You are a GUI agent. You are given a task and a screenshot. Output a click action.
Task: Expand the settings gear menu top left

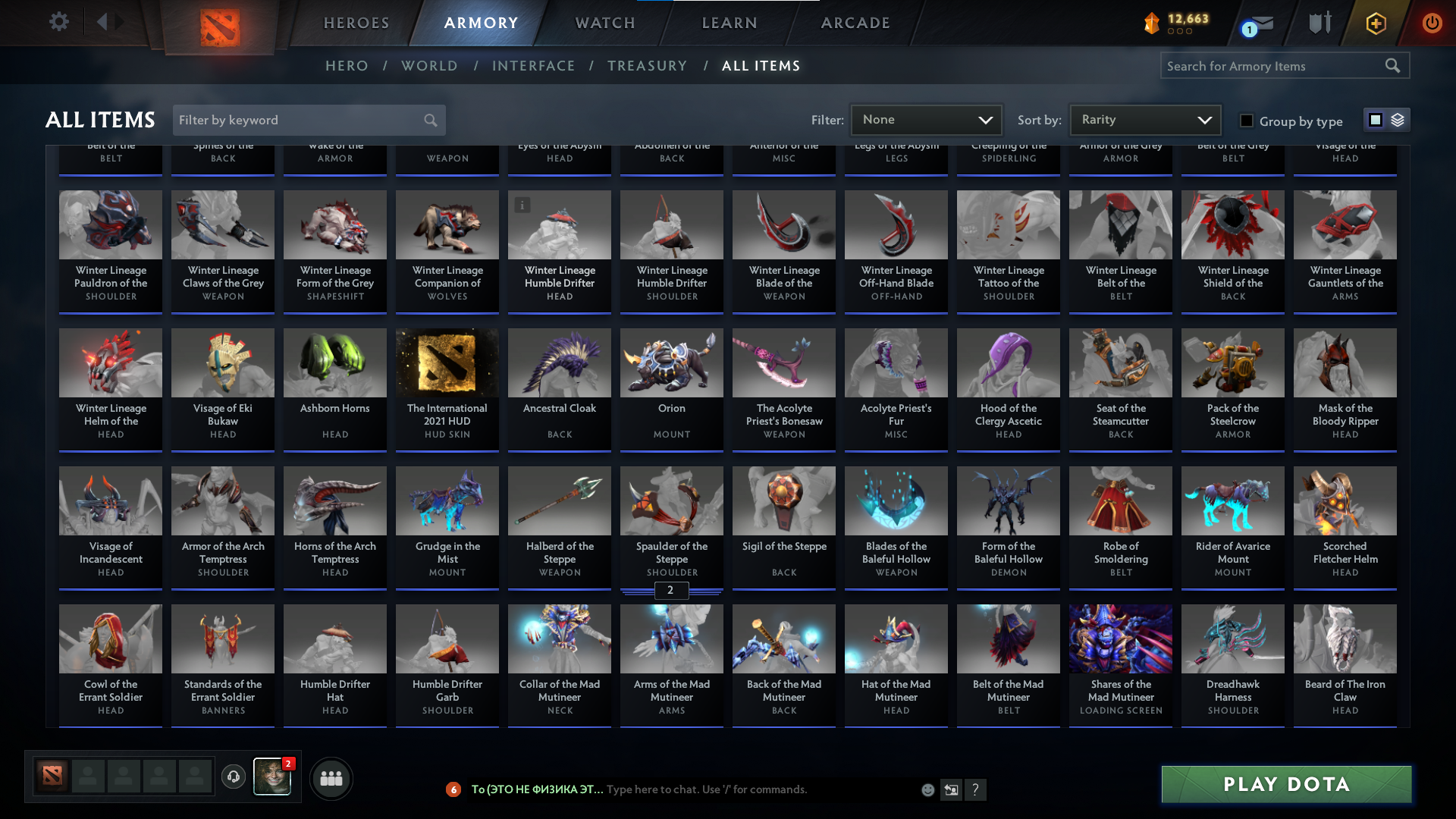tap(58, 22)
